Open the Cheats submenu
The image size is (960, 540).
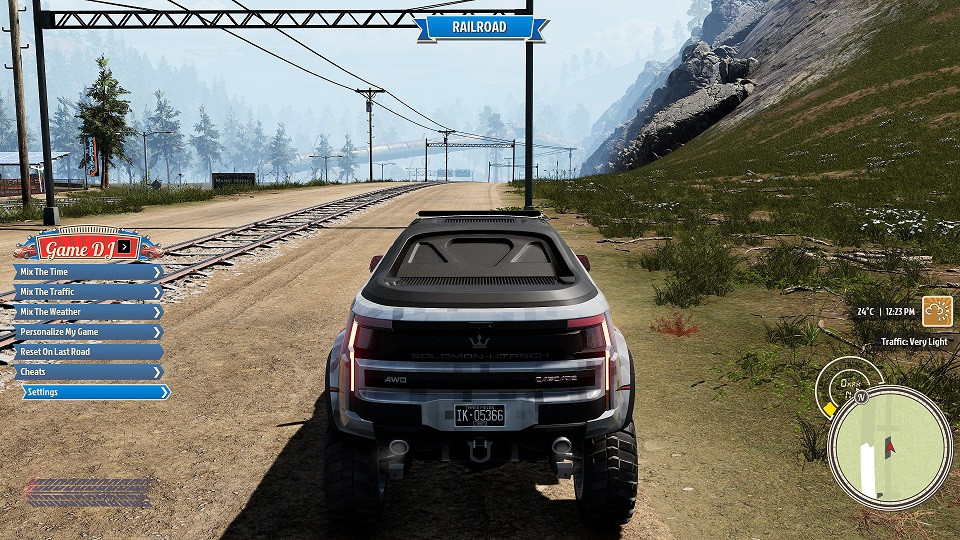pos(88,372)
